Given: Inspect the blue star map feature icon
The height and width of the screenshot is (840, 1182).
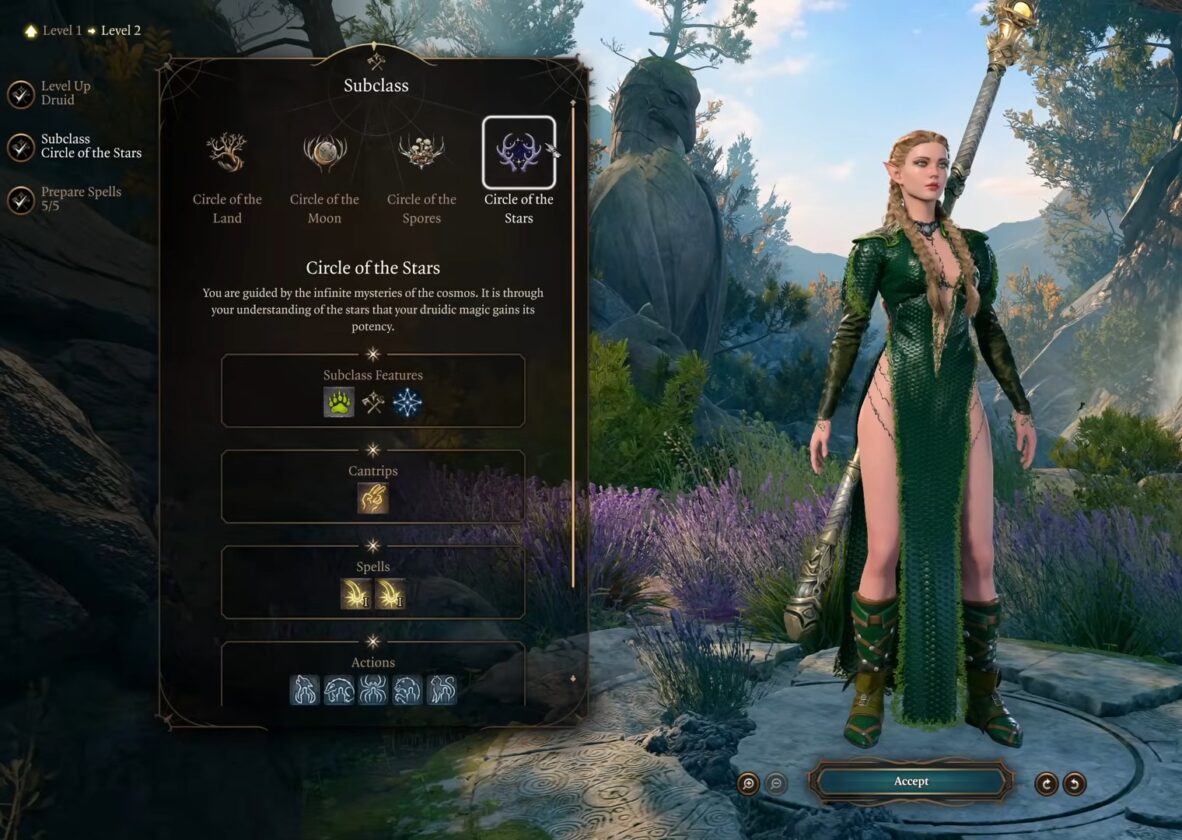Looking at the screenshot, I should coord(407,402).
